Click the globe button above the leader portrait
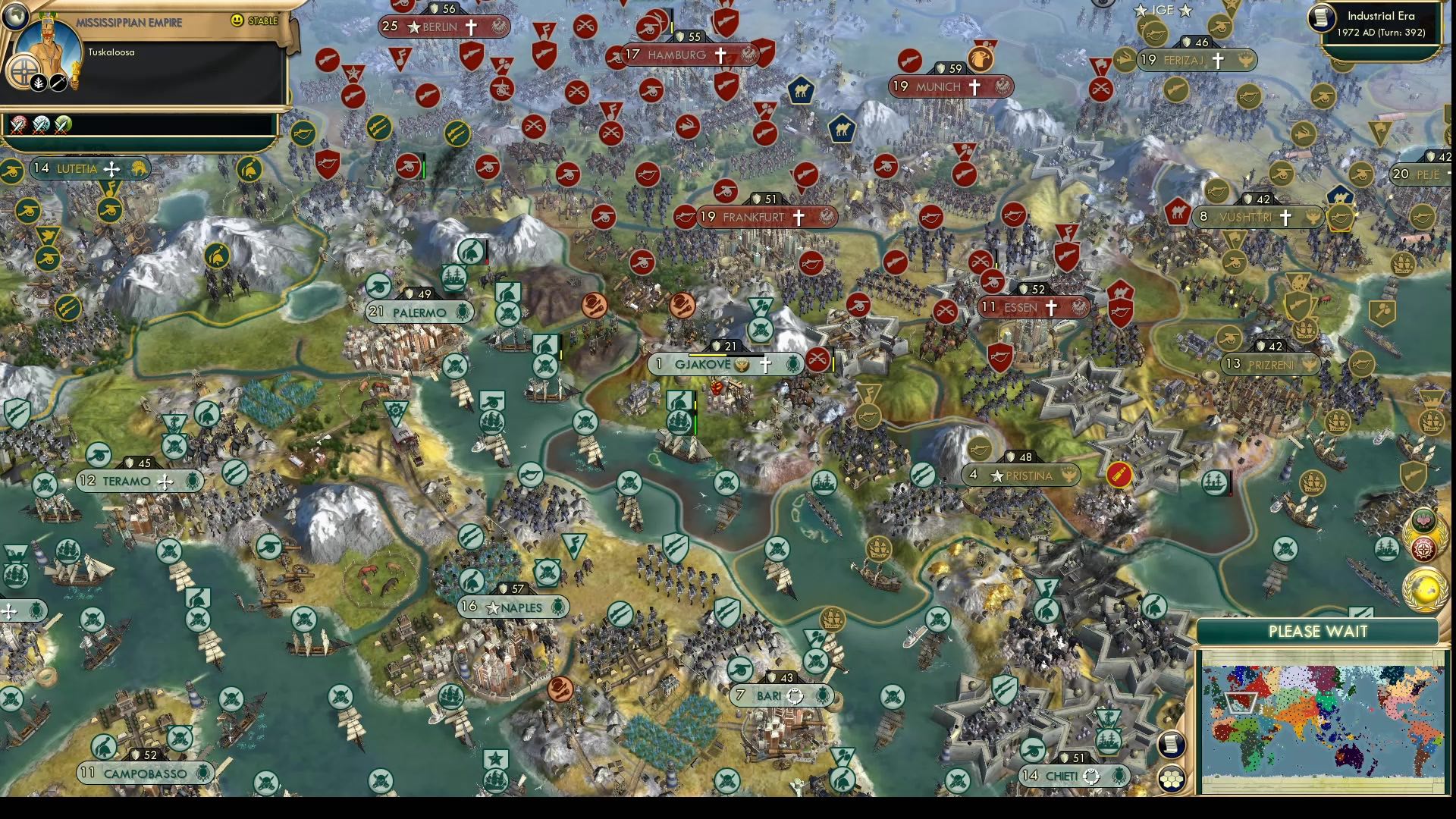 16,17
